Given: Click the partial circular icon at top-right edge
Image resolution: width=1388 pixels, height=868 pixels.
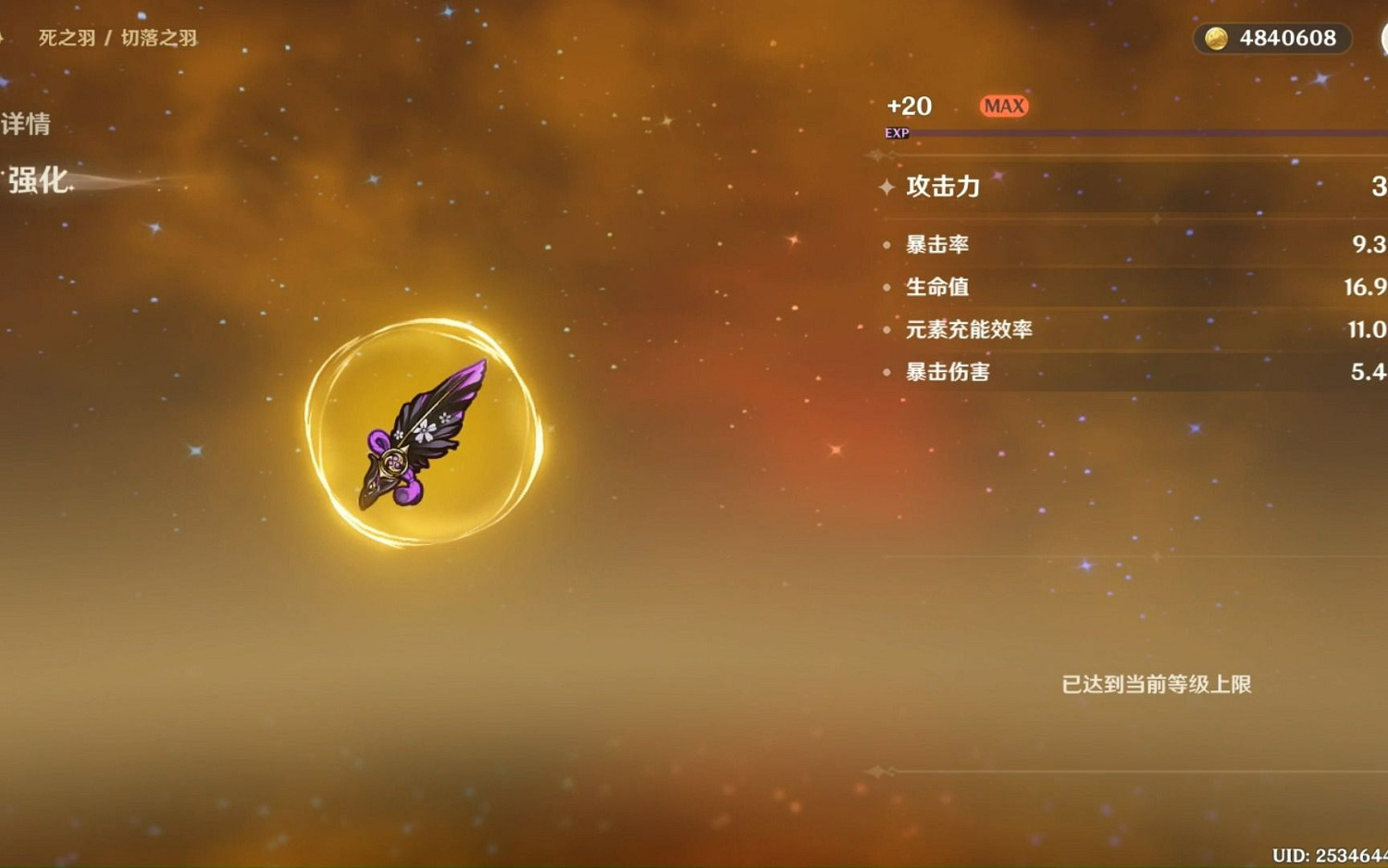Looking at the screenshot, I should pos(1382,39).
